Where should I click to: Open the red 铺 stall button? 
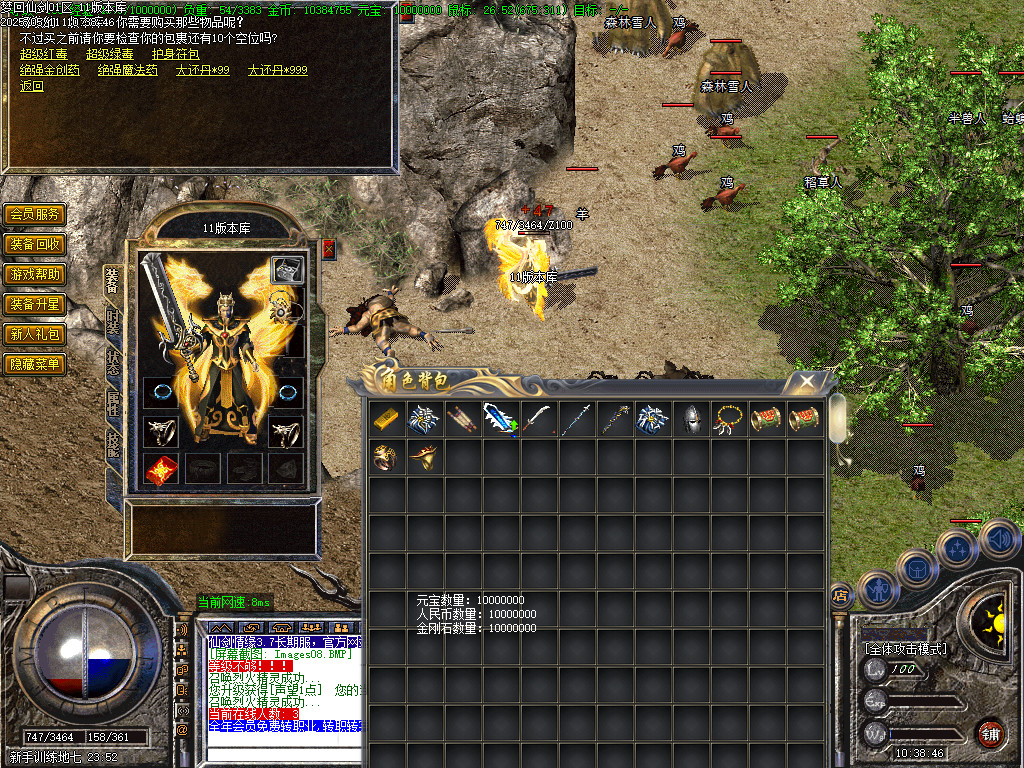[990, 733]
